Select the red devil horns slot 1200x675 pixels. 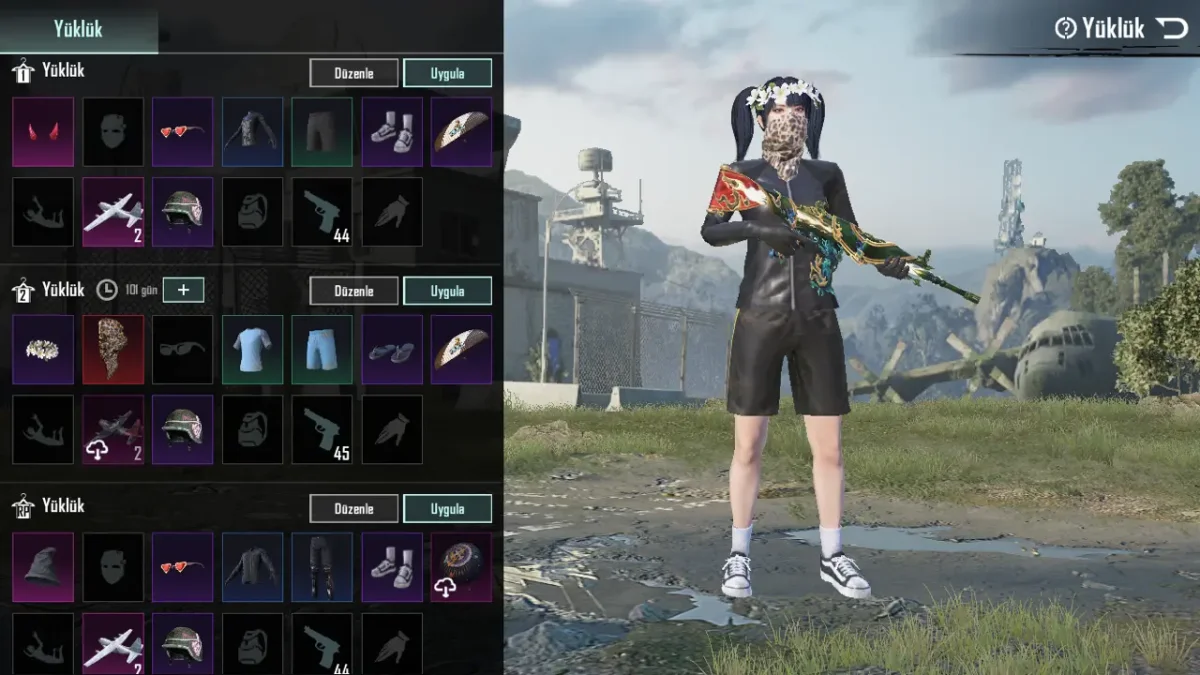pos(43,132)
